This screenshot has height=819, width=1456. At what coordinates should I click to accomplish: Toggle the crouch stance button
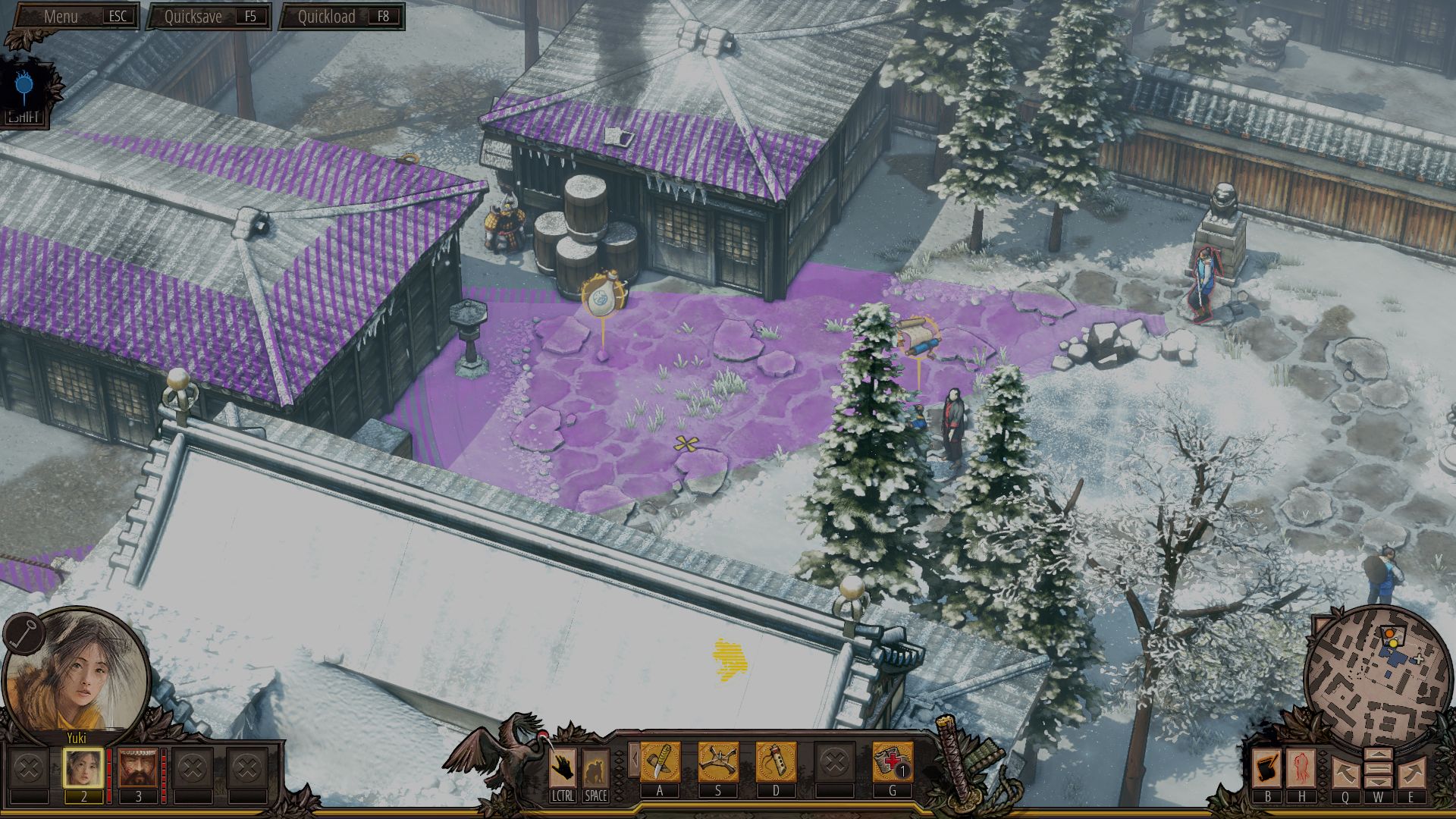[595, 768]
